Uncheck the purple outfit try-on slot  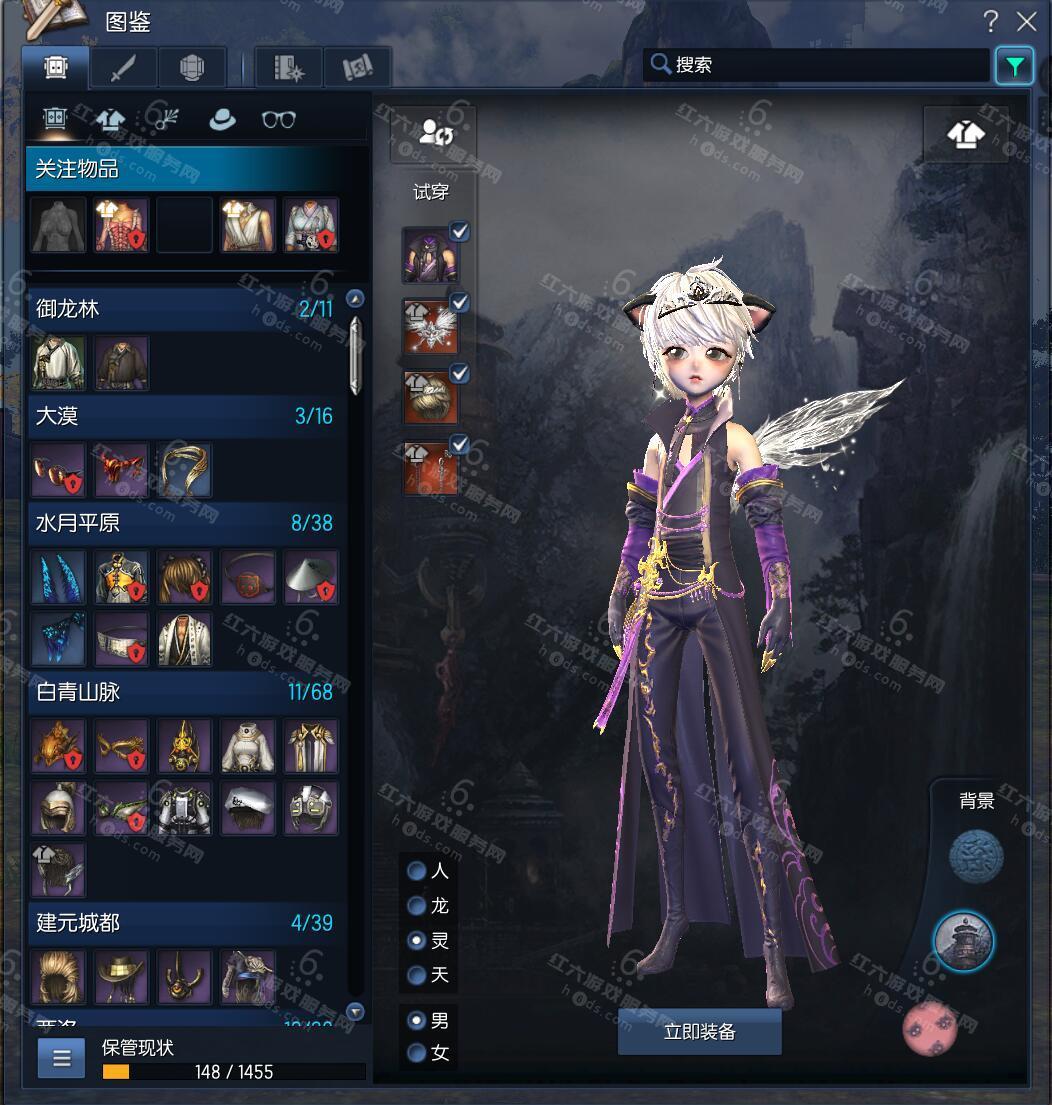[x=460, y=231]
